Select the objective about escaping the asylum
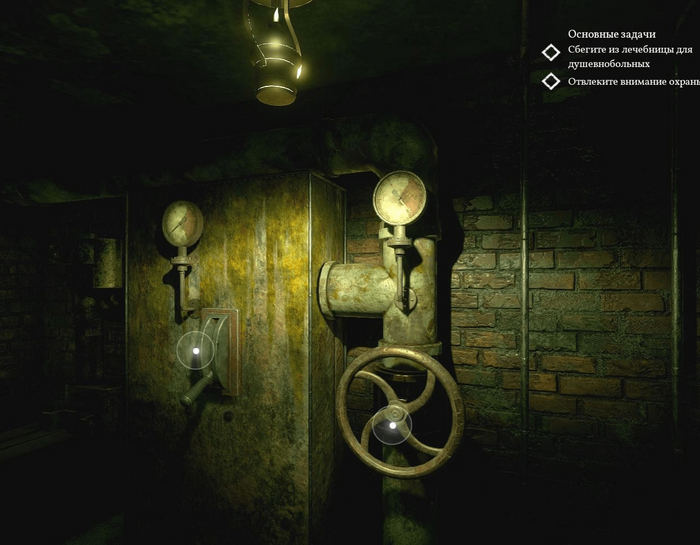This screenshot has height=545, width=700. tap(629, 56)
